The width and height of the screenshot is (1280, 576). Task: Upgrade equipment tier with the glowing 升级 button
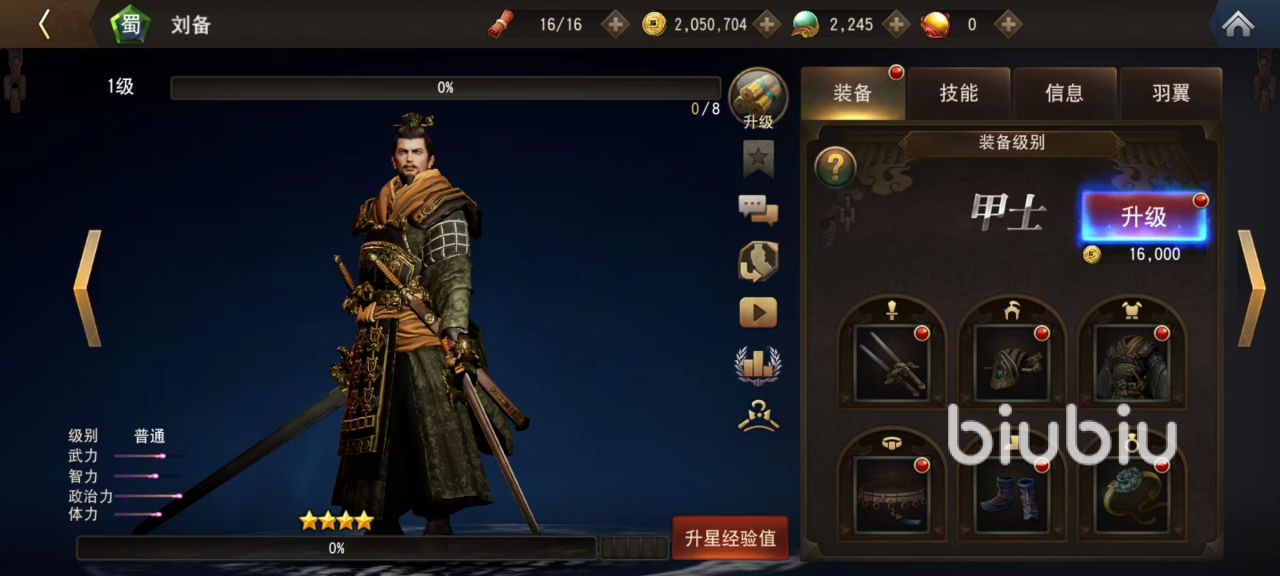click(1143, 218)
